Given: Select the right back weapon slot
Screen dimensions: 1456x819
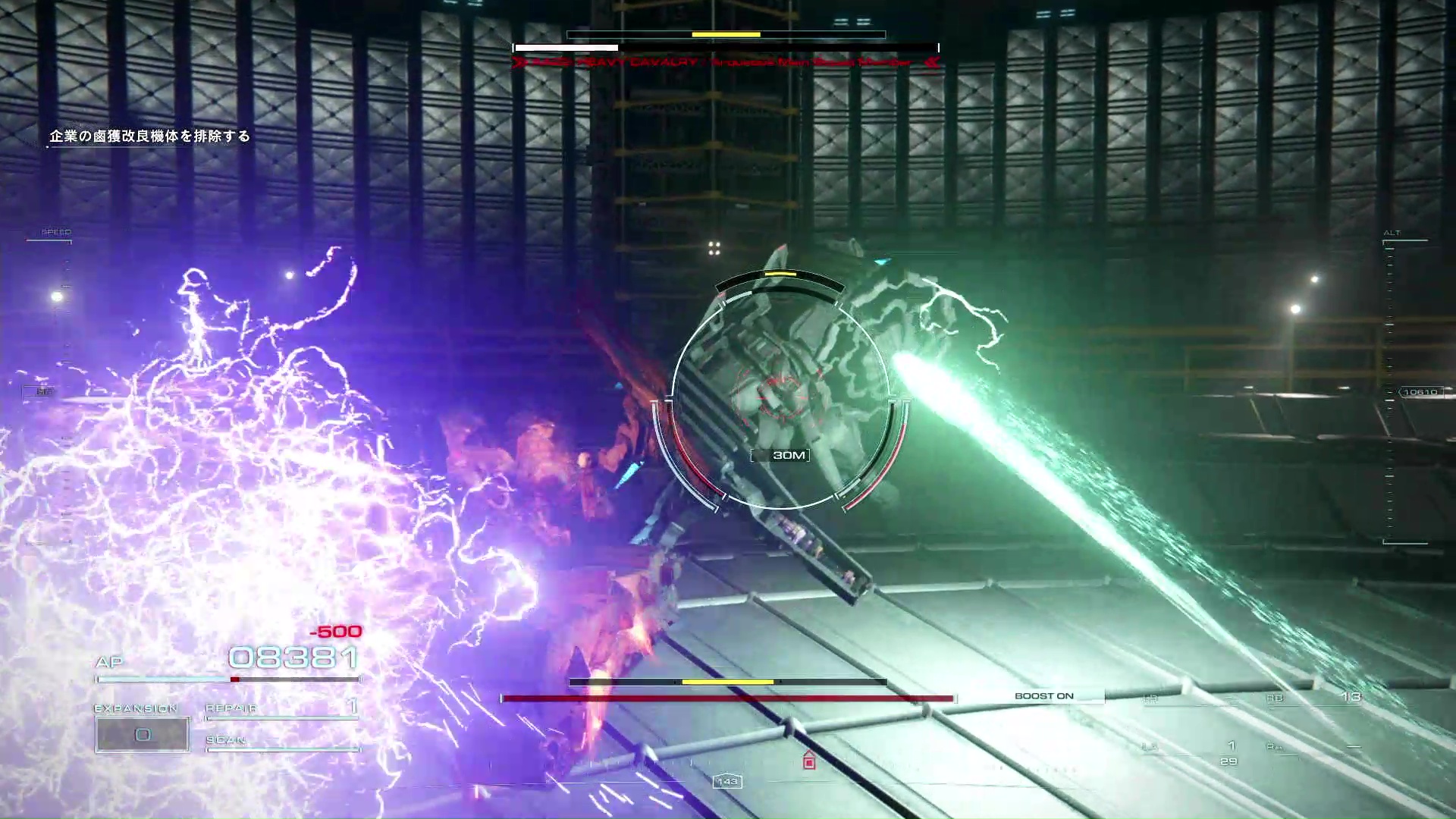Looking at the screenshot, I should point(1312,698).
